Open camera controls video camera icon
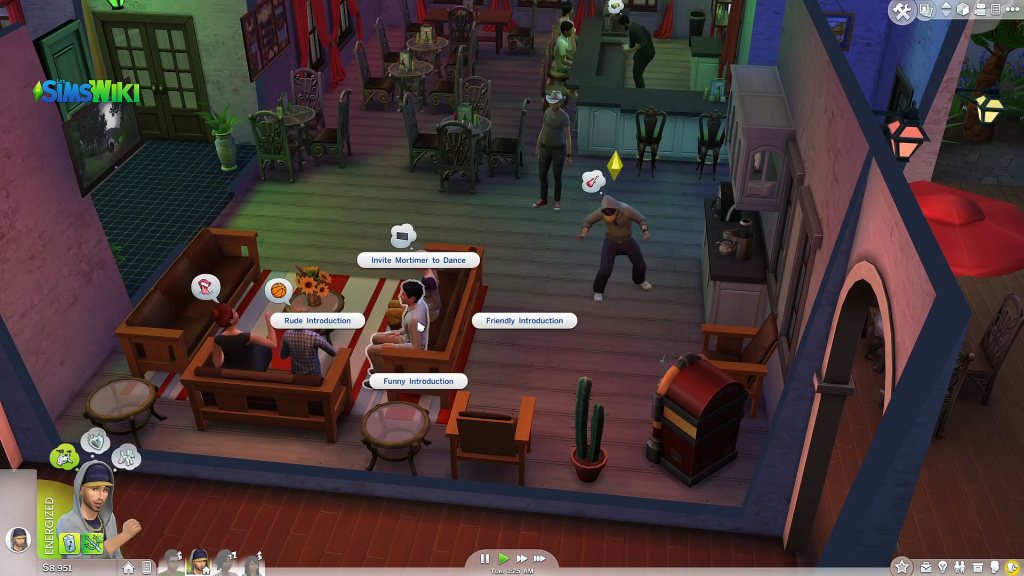 [x=982, y=11]
